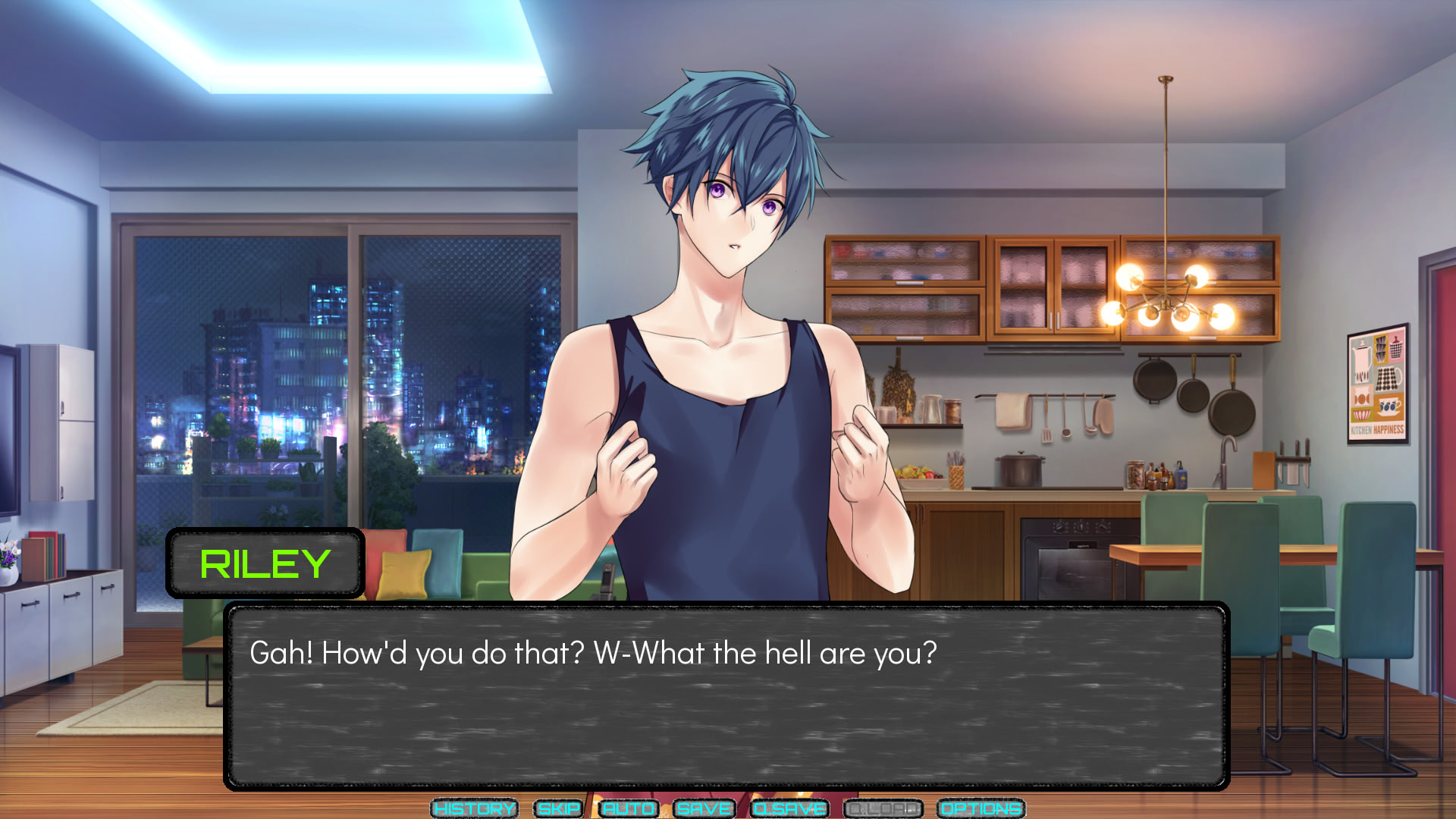Quick save with Q.Save
The height and width of the screenshot is (819, 1456).
coord(789,808)
